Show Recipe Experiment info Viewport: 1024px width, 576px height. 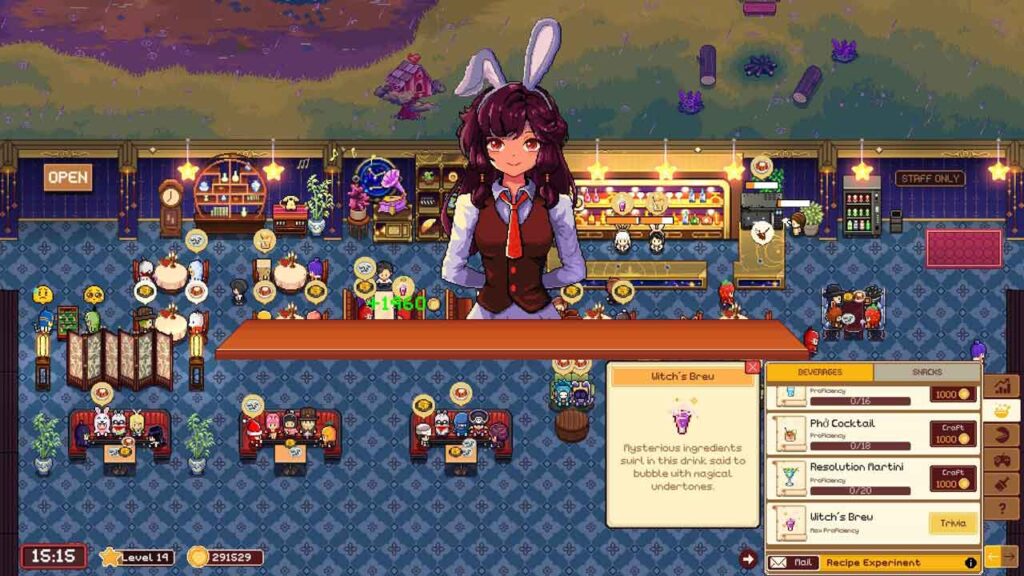pos(970,563)
